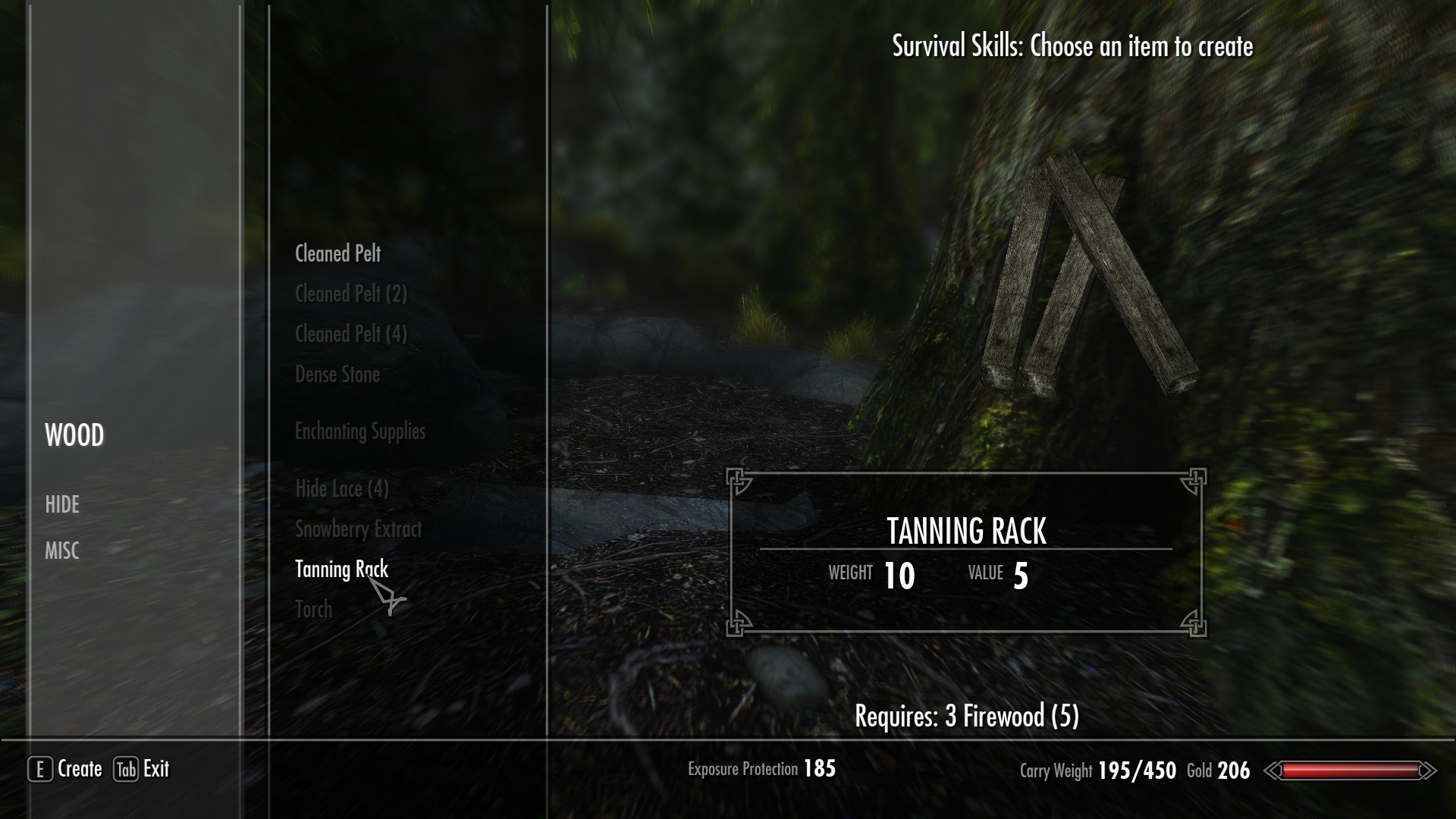
Task: Click the highlighted Tanning Rack entry
Action: [341, 570]
